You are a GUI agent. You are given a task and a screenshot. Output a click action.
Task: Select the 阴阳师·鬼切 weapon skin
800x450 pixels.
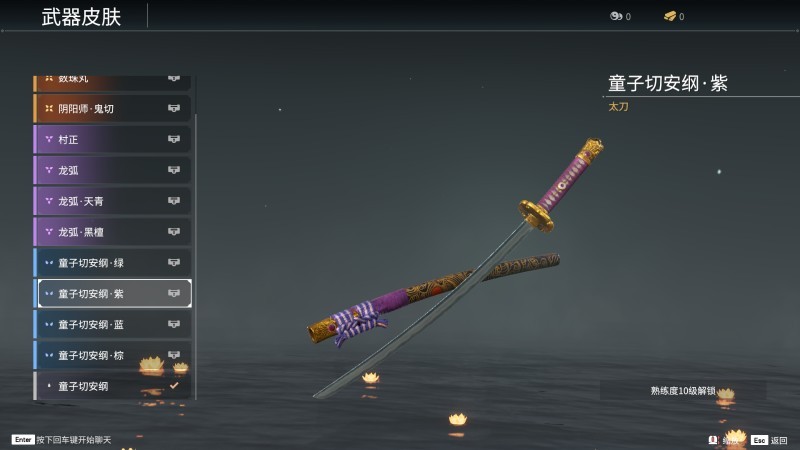(112, 108)
